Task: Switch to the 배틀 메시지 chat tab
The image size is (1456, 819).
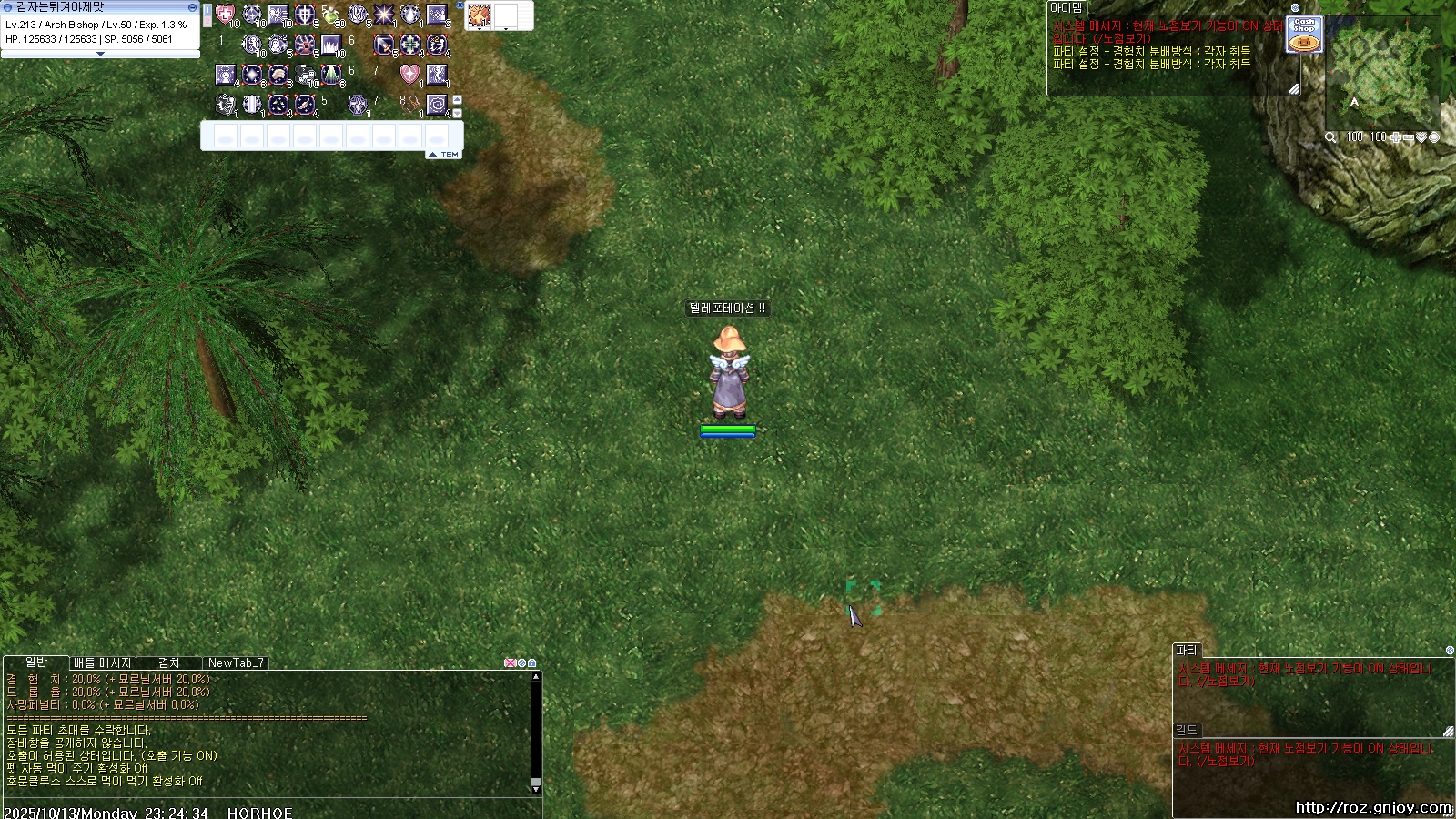Action: (x=103, y=663)
